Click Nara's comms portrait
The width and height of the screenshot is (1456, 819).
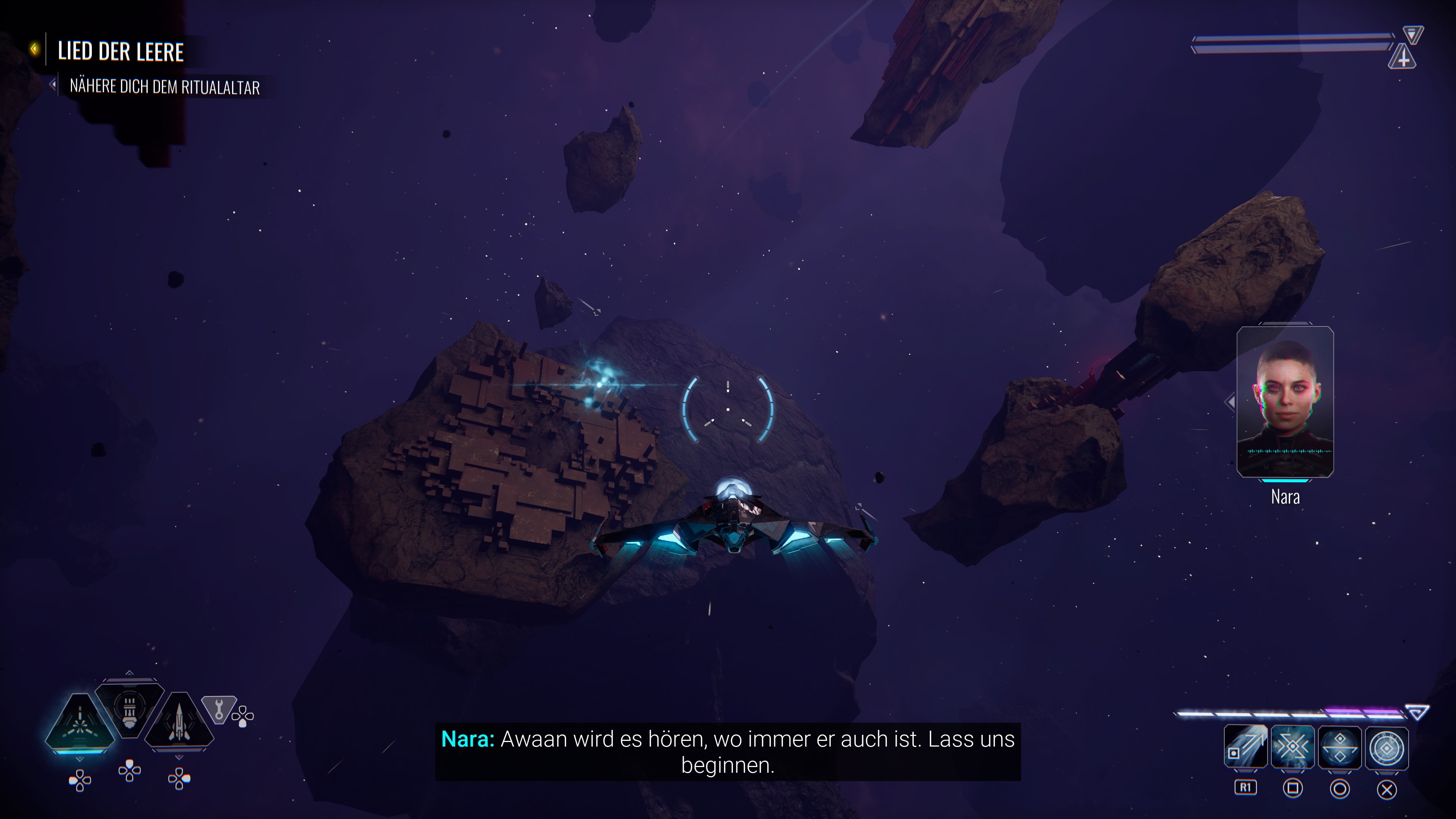pyautogui.click(x=1285, y=402)
